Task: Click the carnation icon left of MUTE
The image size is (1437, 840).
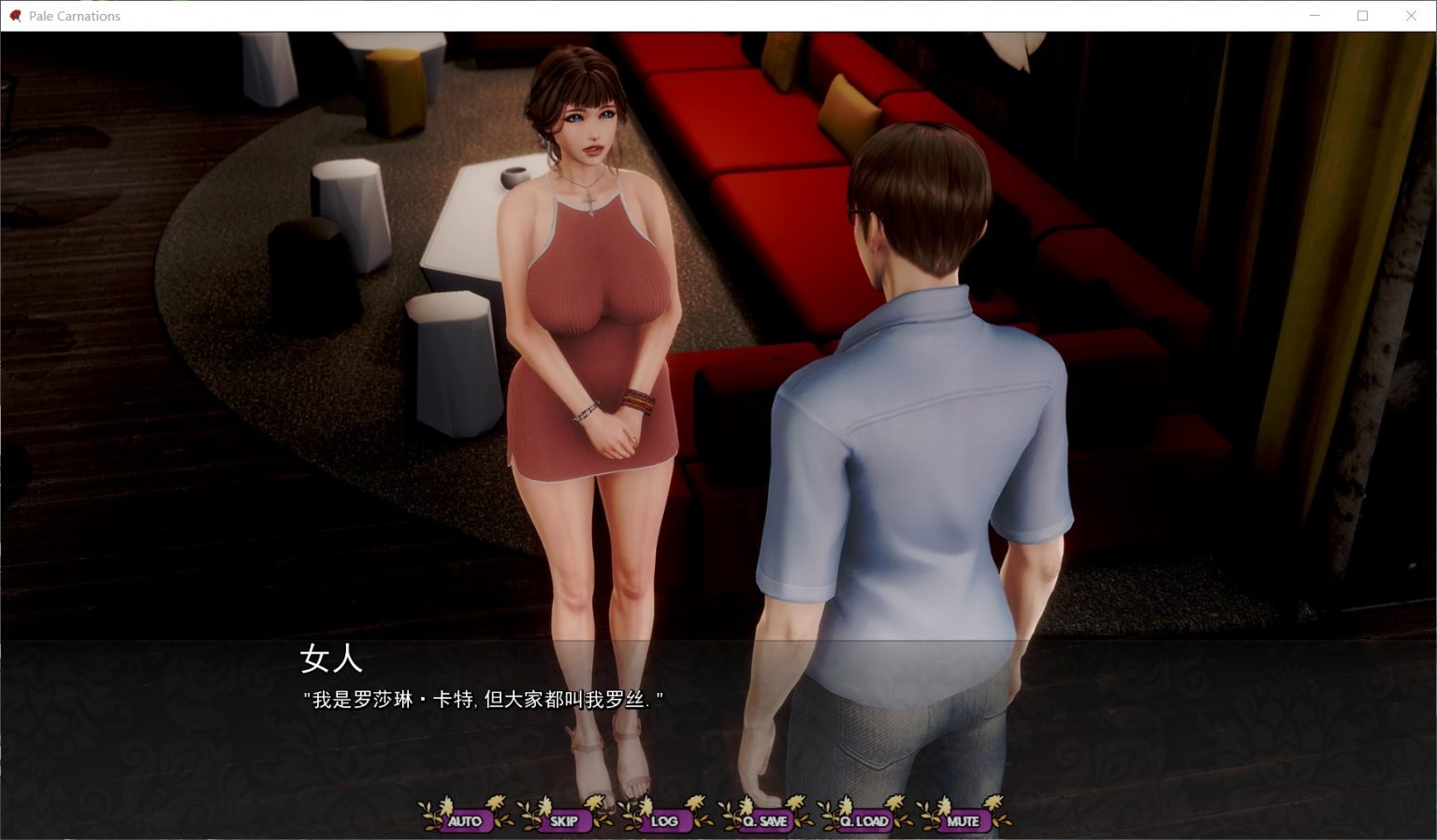Action: pos(935,814)
